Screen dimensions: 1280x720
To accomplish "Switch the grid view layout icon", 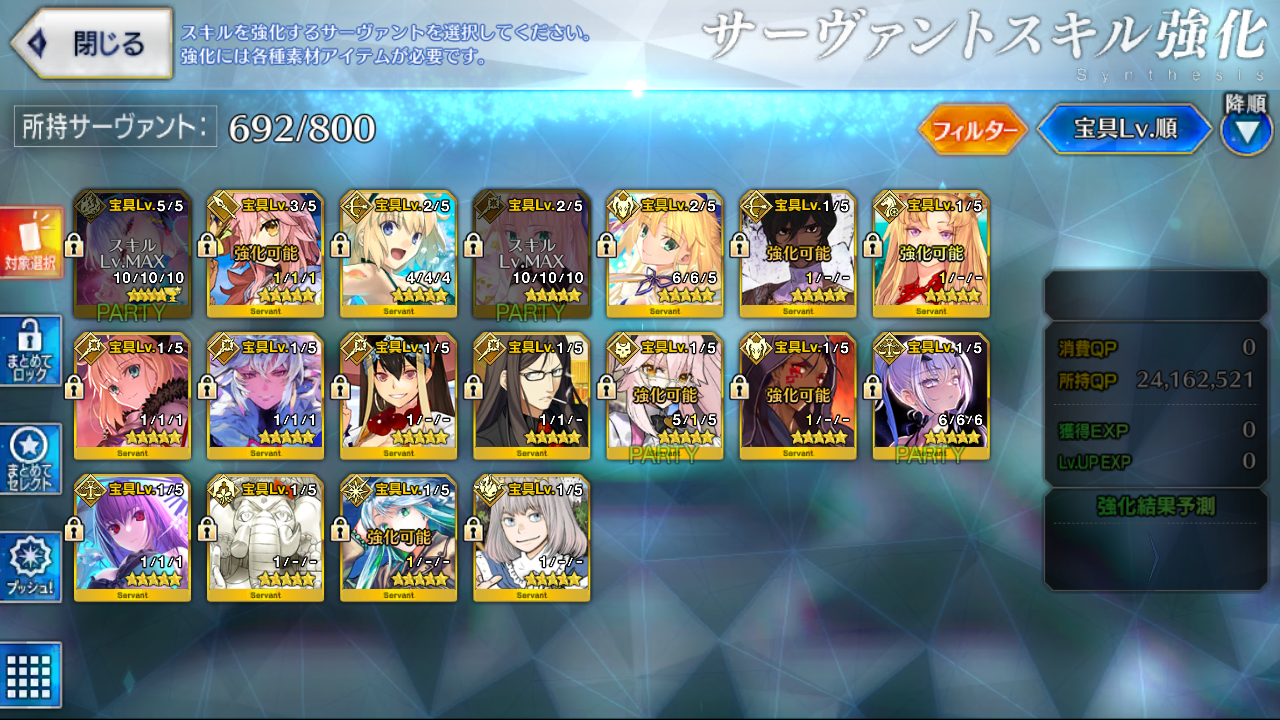I will pyautogui.click(x=31, y=675).
